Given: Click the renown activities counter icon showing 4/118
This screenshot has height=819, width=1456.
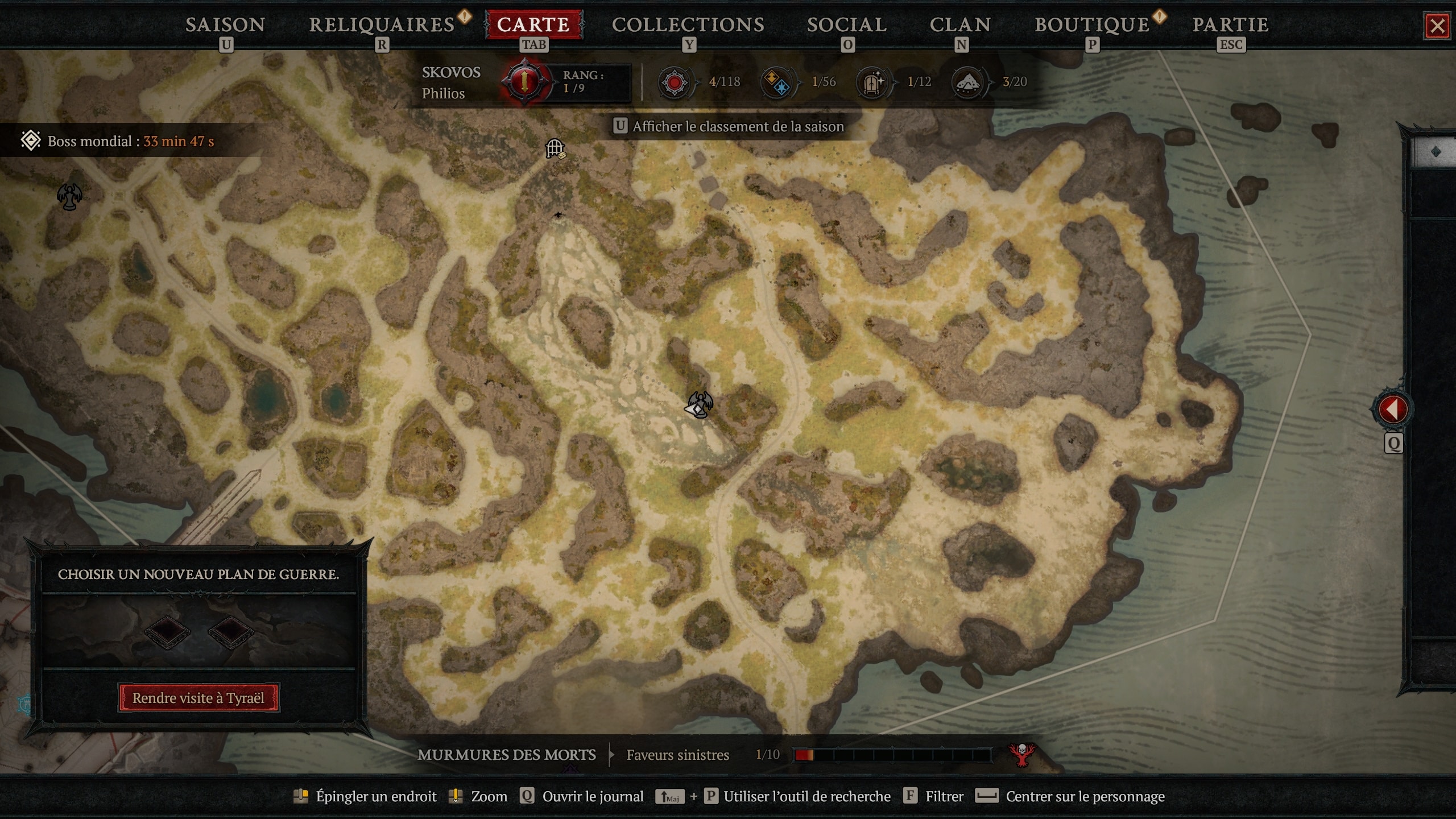Looking at the screenshot, I should (673, 82).
